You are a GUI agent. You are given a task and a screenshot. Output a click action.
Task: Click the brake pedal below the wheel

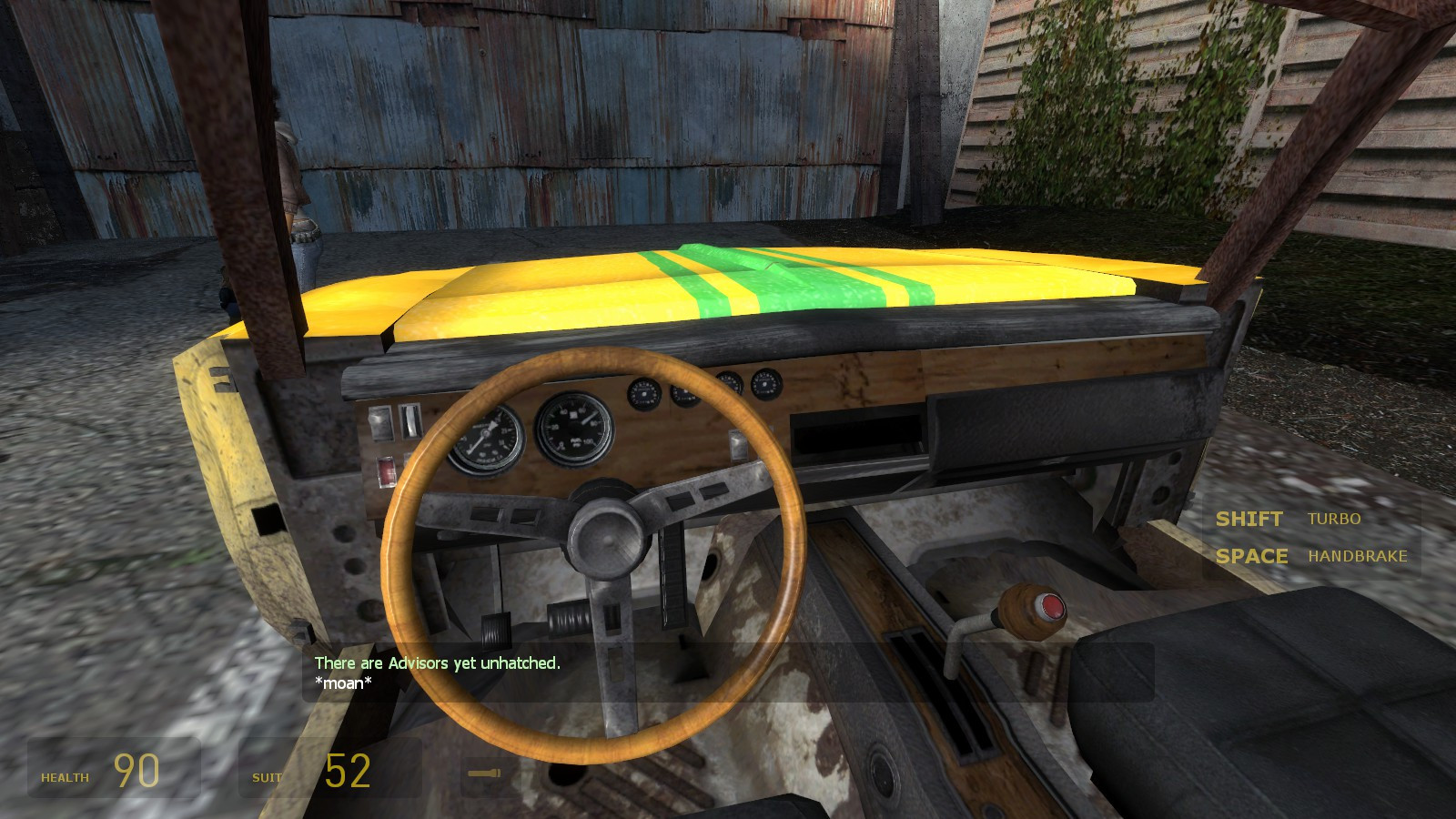click(x=496, y=631)
